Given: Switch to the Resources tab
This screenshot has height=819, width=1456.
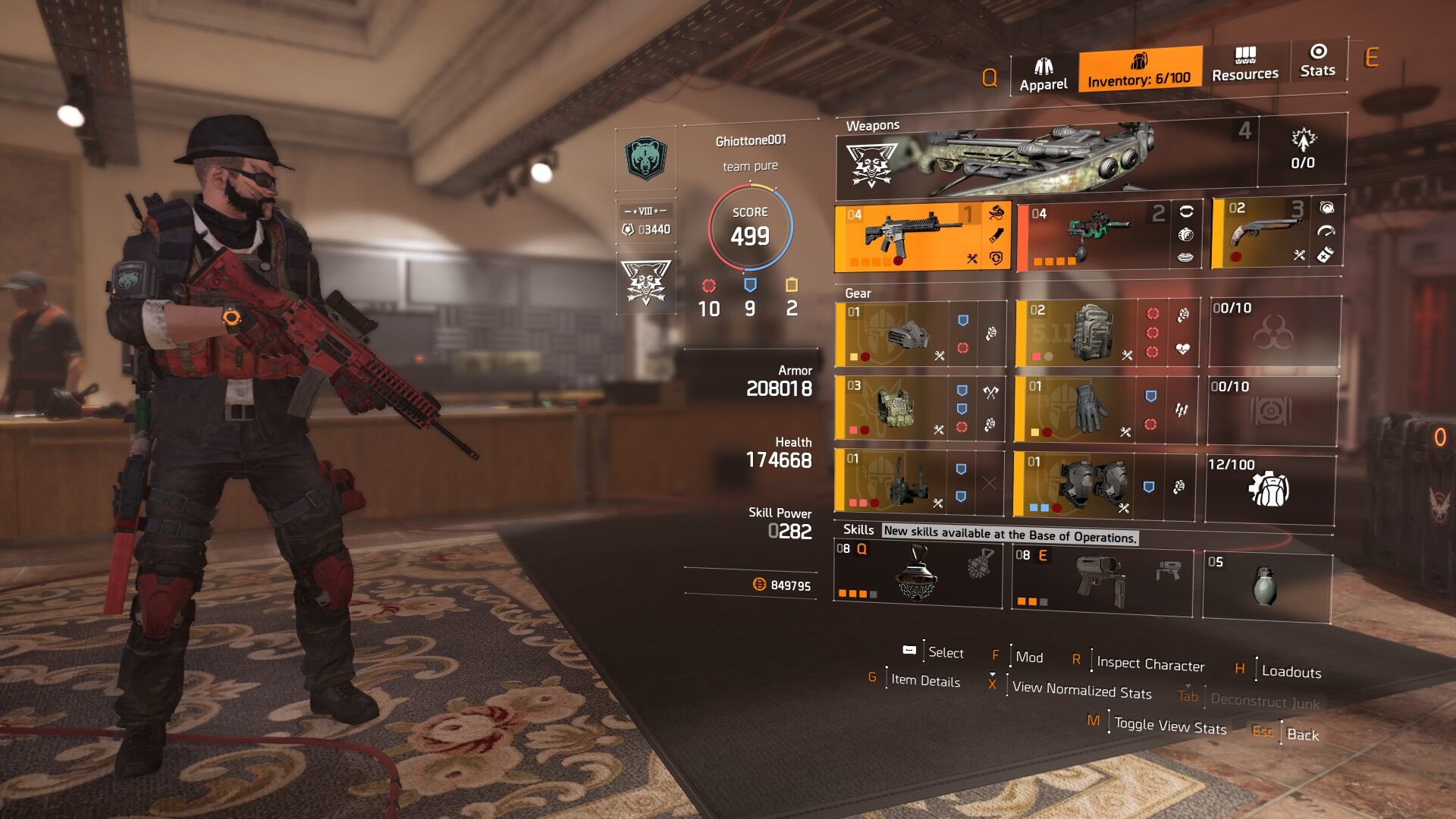Looking at the screenshot, I should (x=1244, y=65).
